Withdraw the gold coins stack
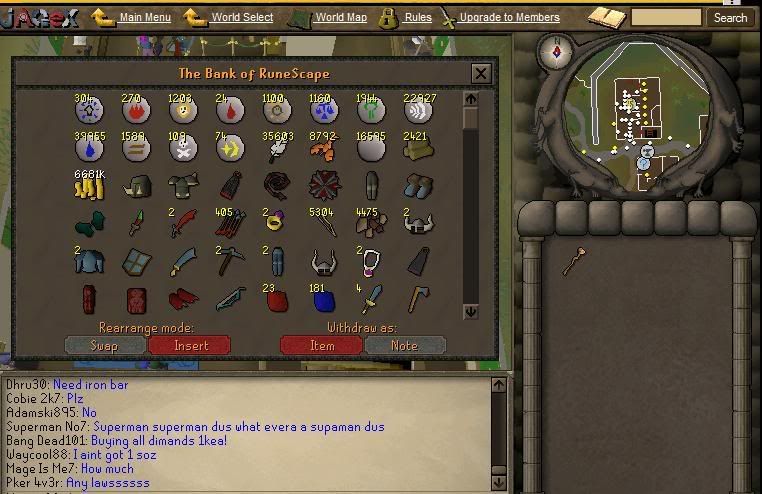 pos(90,187)
